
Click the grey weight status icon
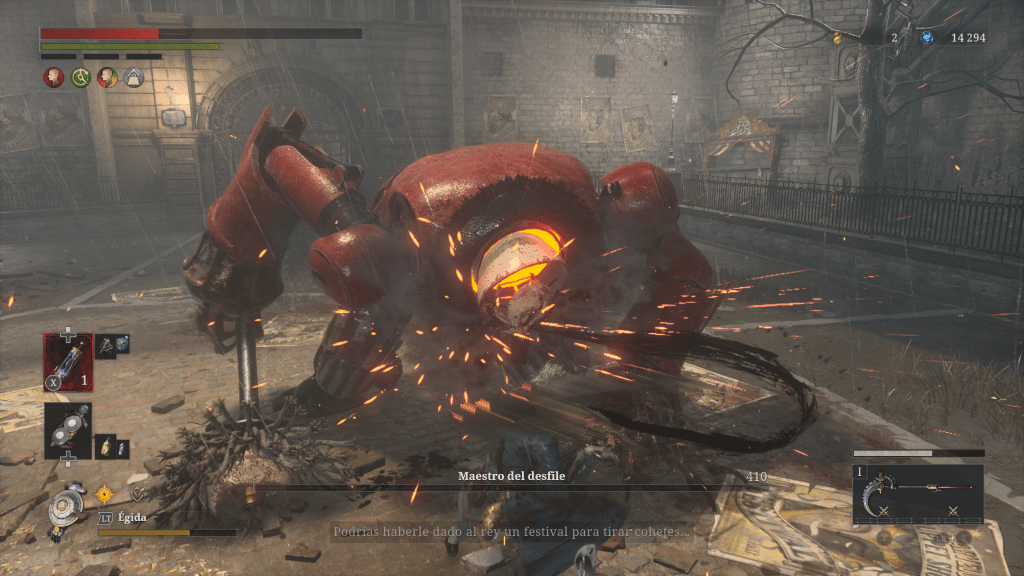(x=134, y=77)
